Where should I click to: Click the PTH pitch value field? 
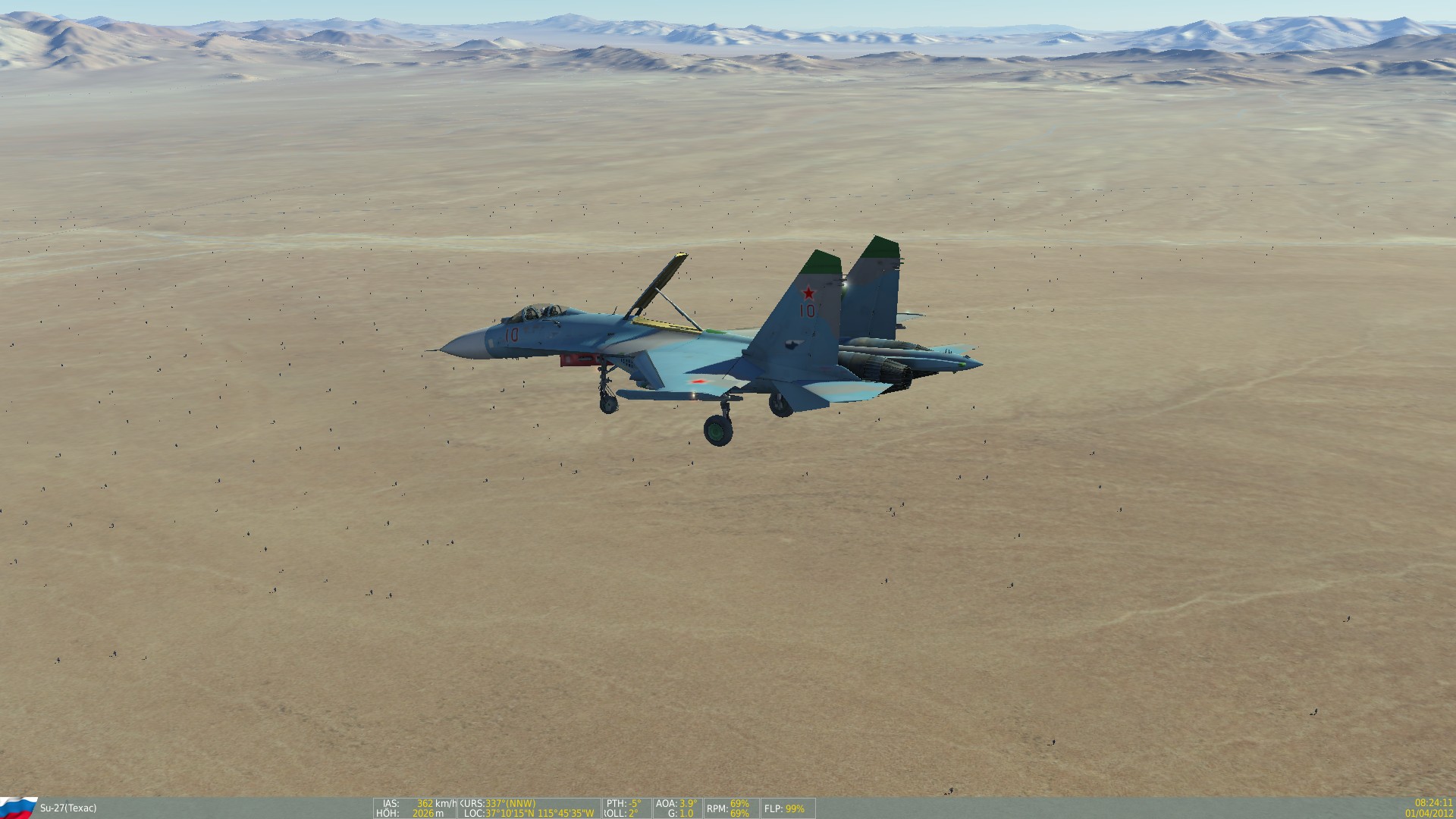622,802
